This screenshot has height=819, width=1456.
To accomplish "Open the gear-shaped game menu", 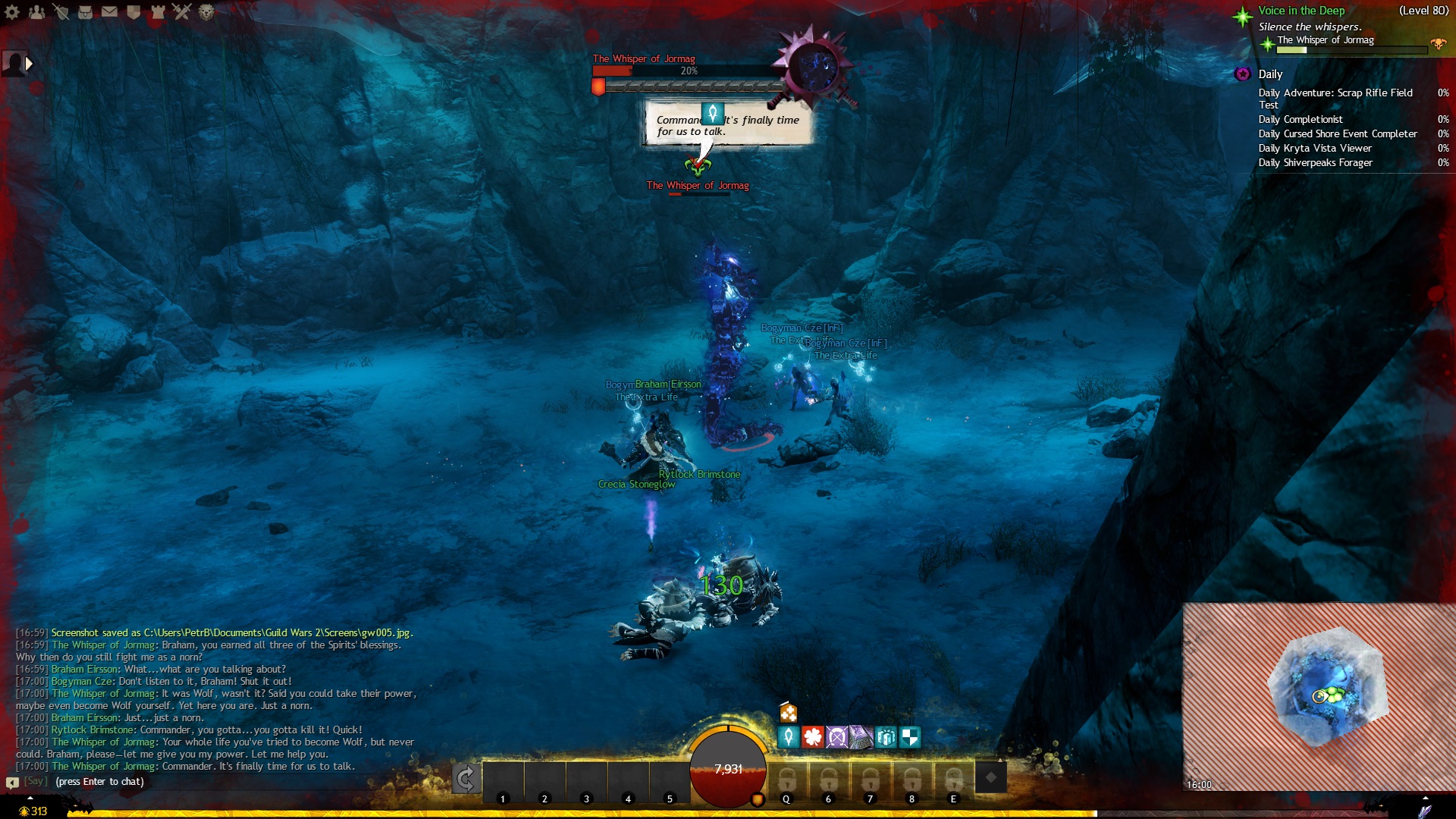I will point(12,11).
